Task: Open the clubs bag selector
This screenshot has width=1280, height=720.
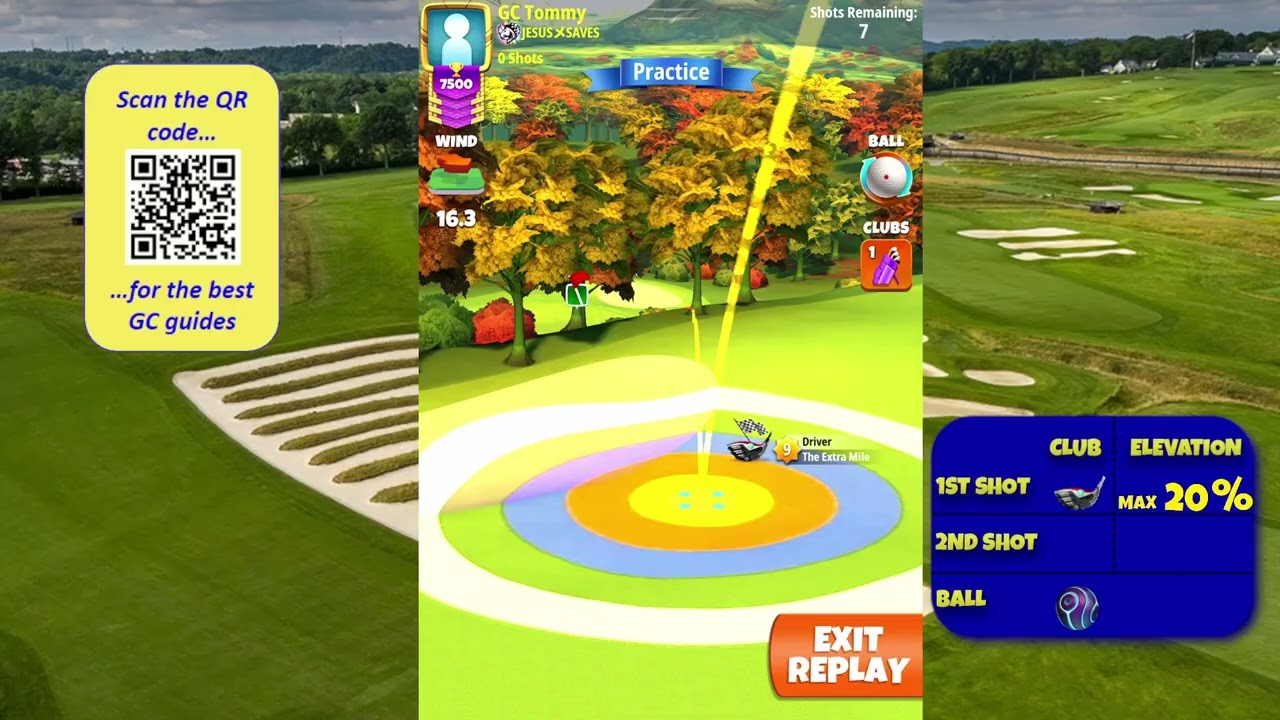Action: (x=886, y=265)
